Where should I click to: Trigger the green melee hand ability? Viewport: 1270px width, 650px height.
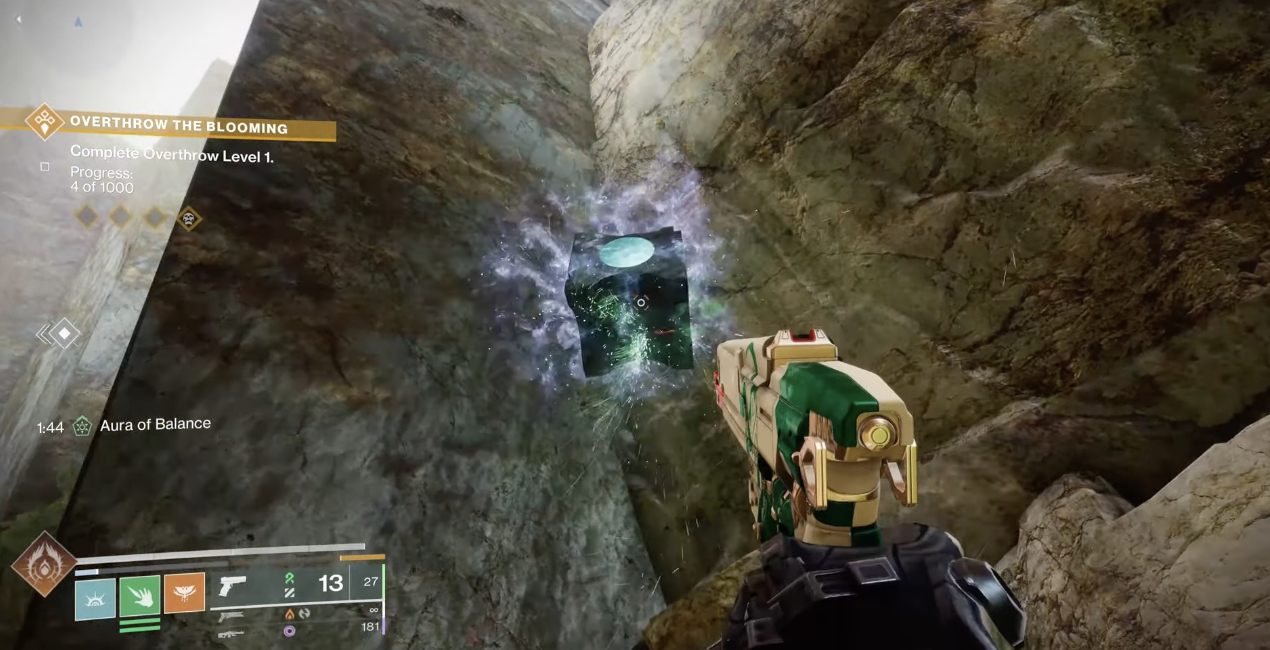tap(140, 596)
